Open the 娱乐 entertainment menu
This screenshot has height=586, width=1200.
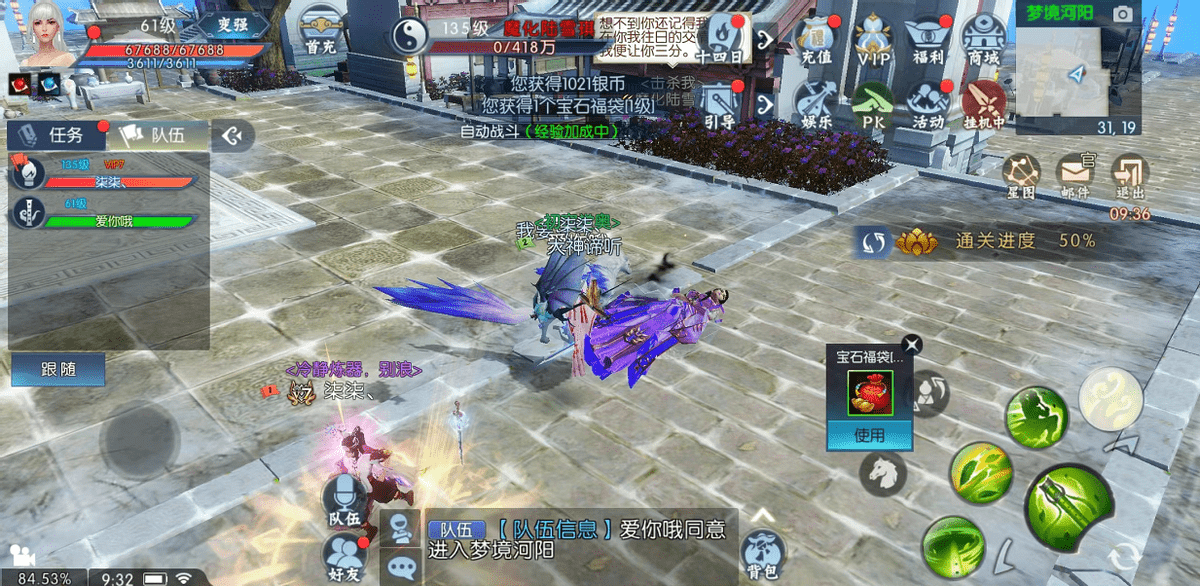click(816, 104)
